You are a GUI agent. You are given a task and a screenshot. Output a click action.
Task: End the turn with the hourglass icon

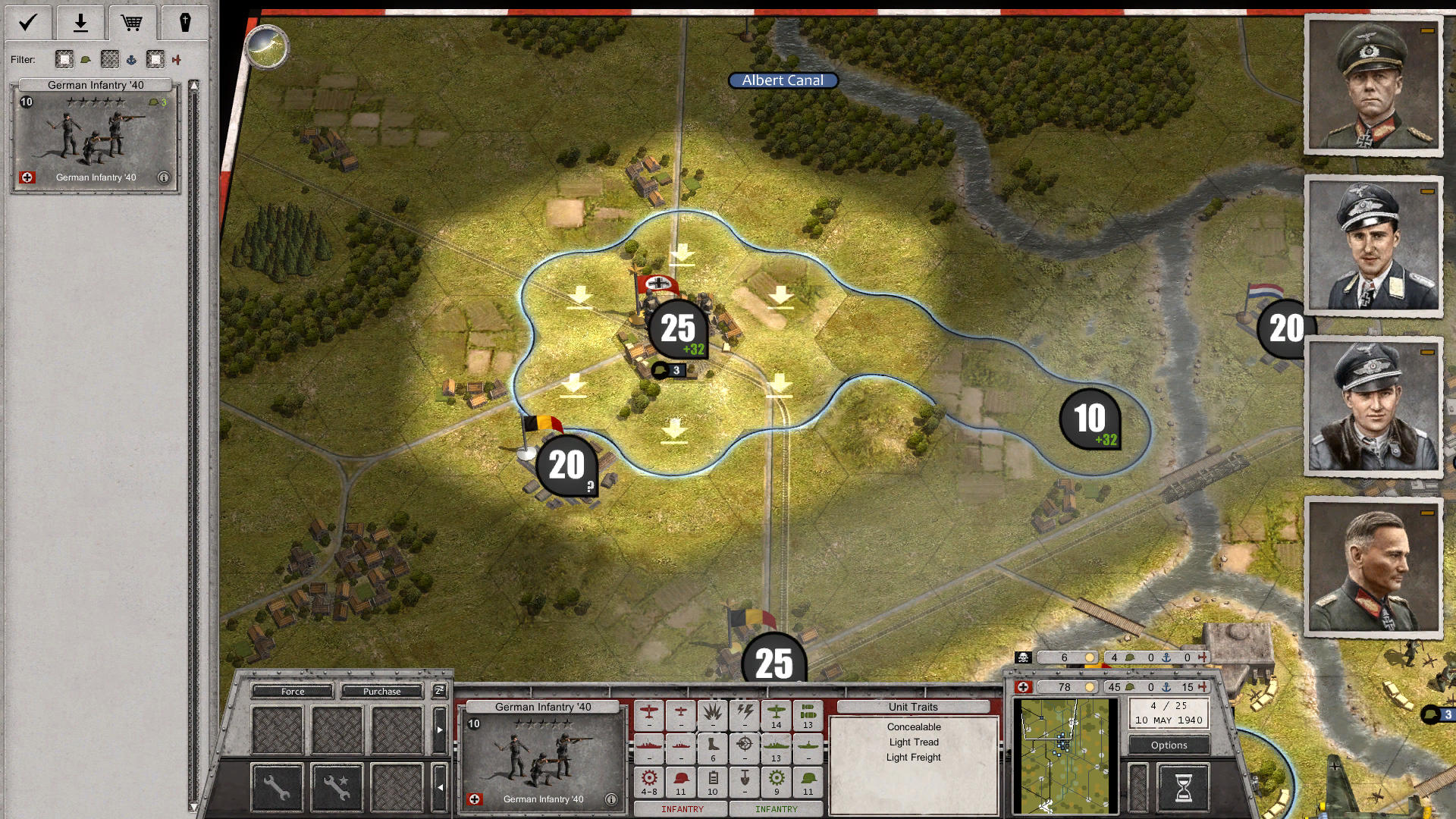[x=1185, y=787]
